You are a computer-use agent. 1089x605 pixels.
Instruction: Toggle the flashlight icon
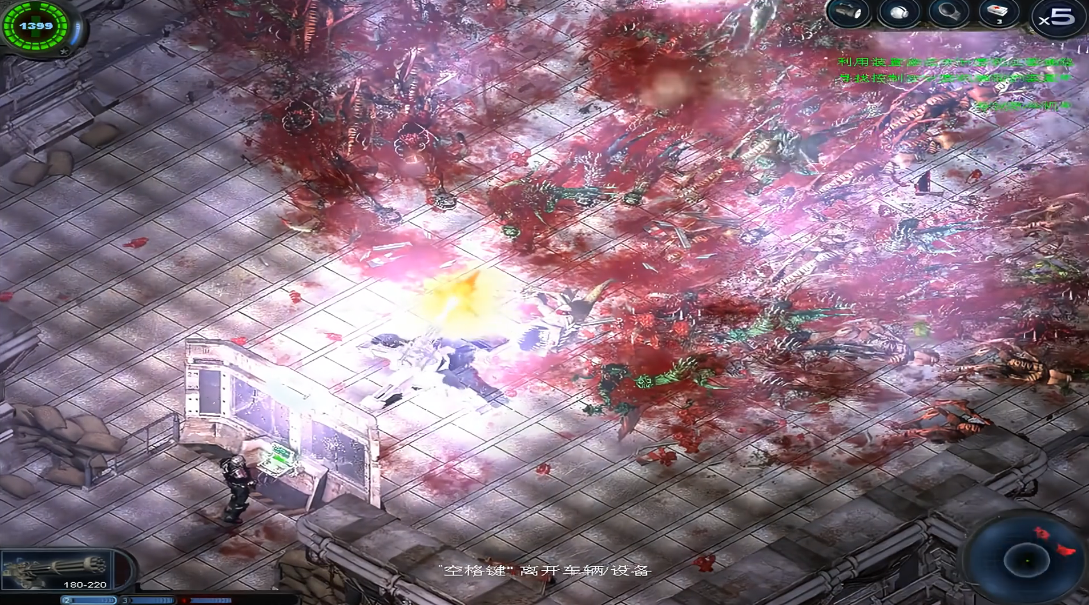tap(847, 13)
